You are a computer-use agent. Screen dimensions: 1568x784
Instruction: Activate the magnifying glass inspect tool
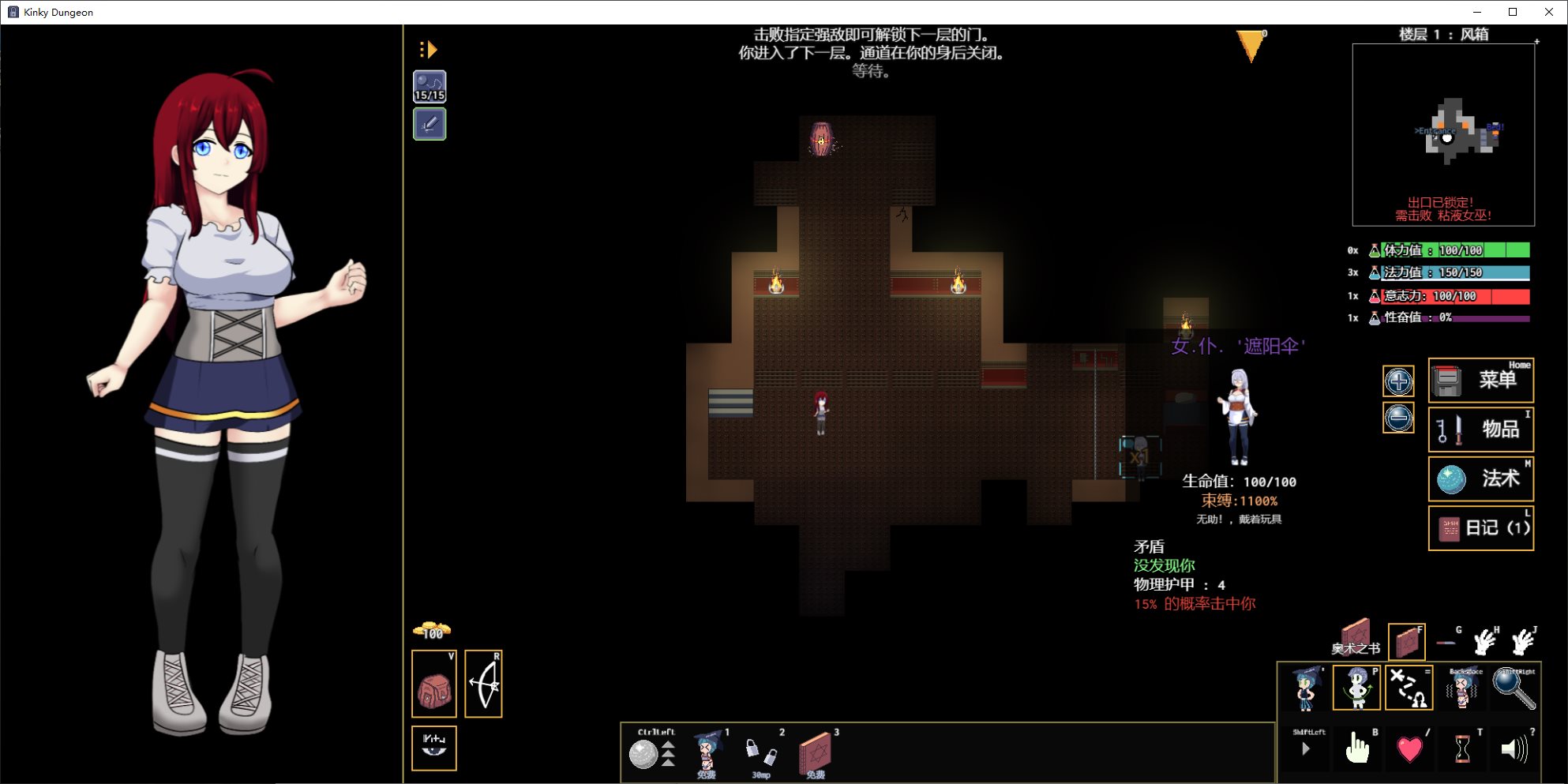(1514, 688)
